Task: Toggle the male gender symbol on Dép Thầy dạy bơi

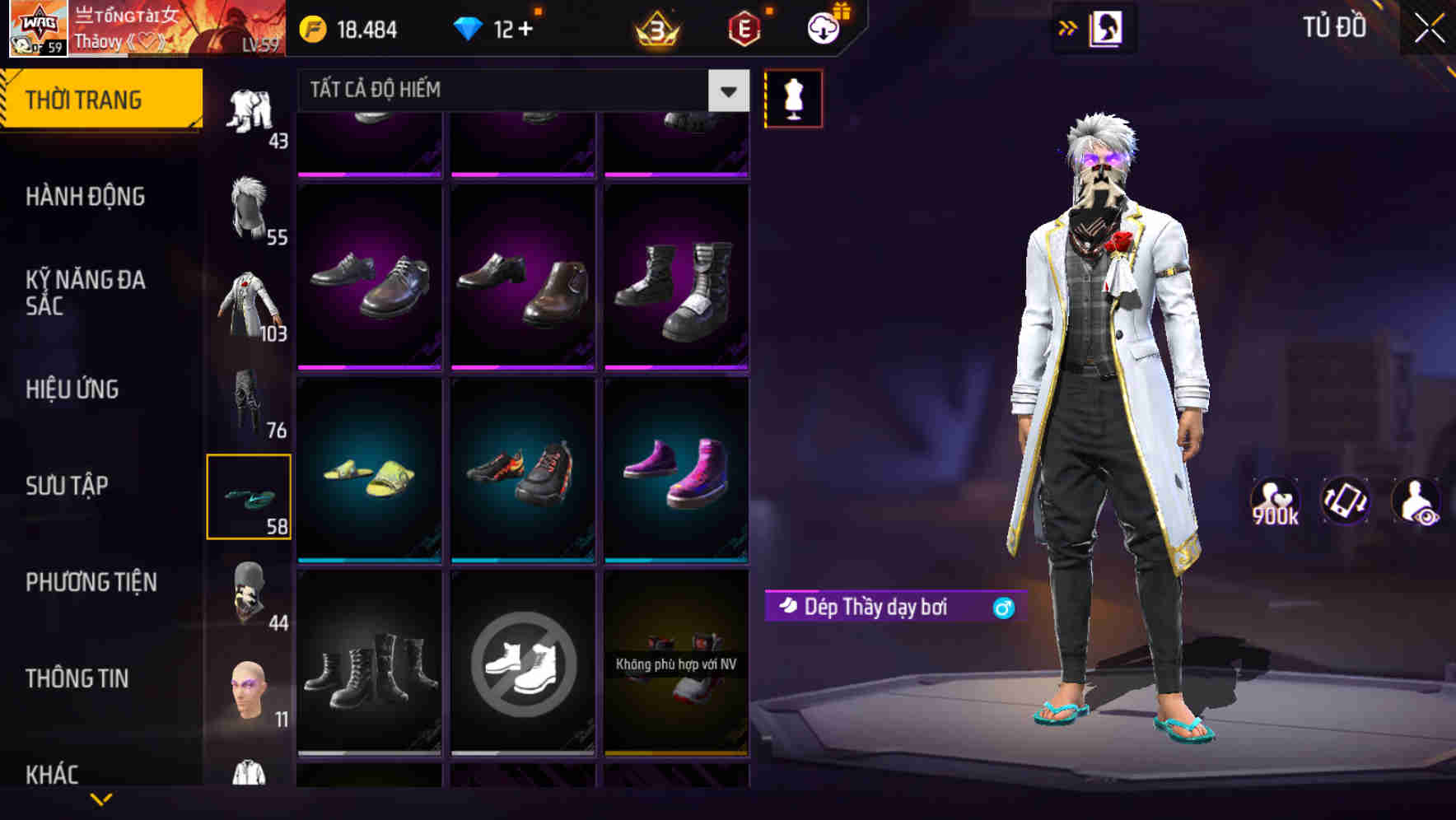Action: (x=1001, y=606)
